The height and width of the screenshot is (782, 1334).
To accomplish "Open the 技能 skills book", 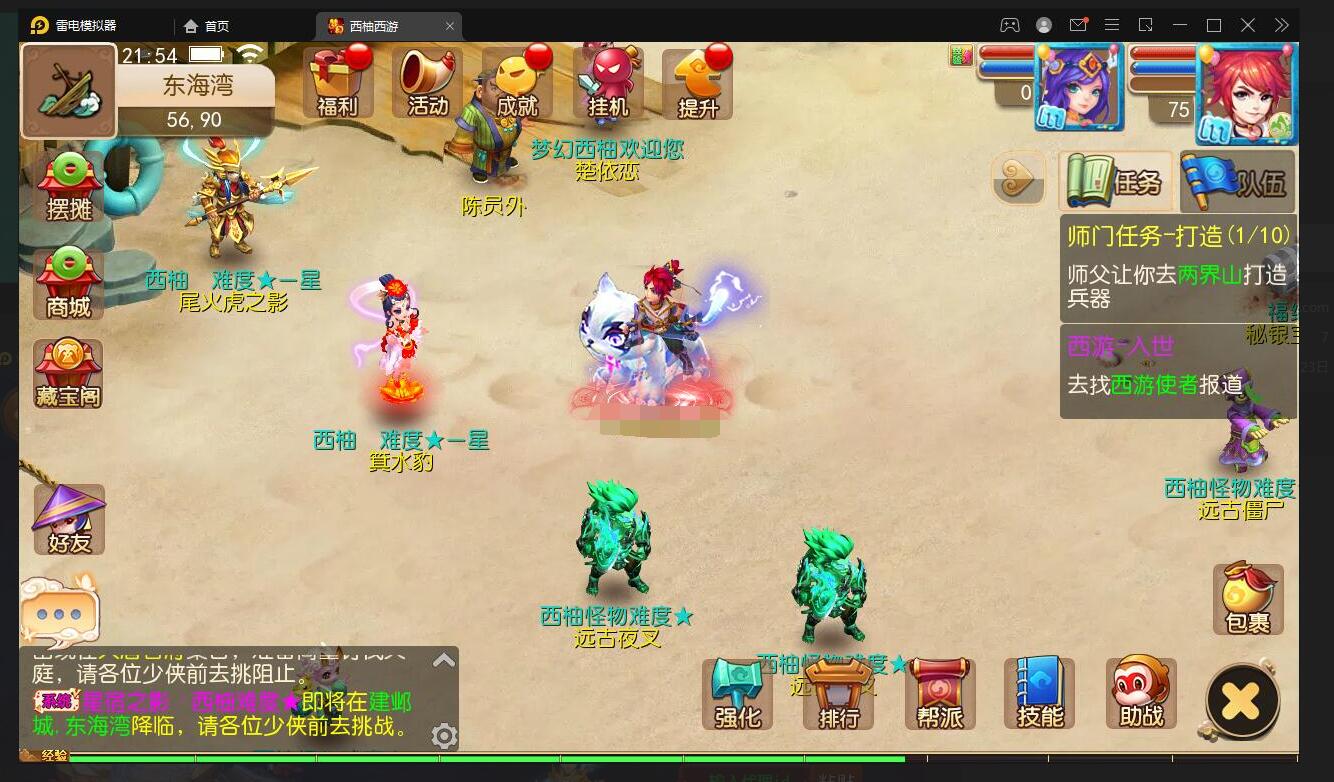I will tap(1040, 694).
